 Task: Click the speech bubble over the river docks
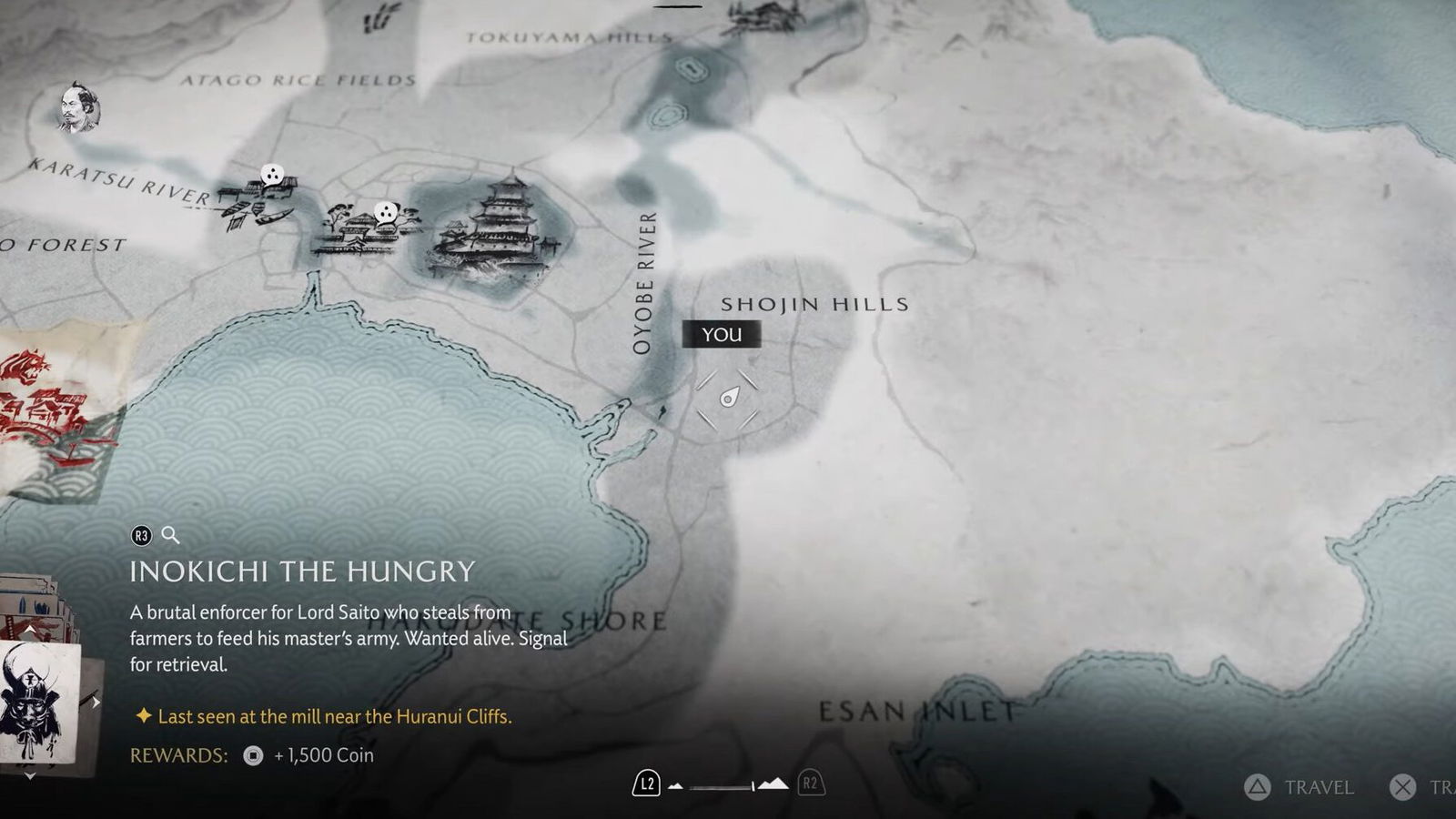coord(272,175)
